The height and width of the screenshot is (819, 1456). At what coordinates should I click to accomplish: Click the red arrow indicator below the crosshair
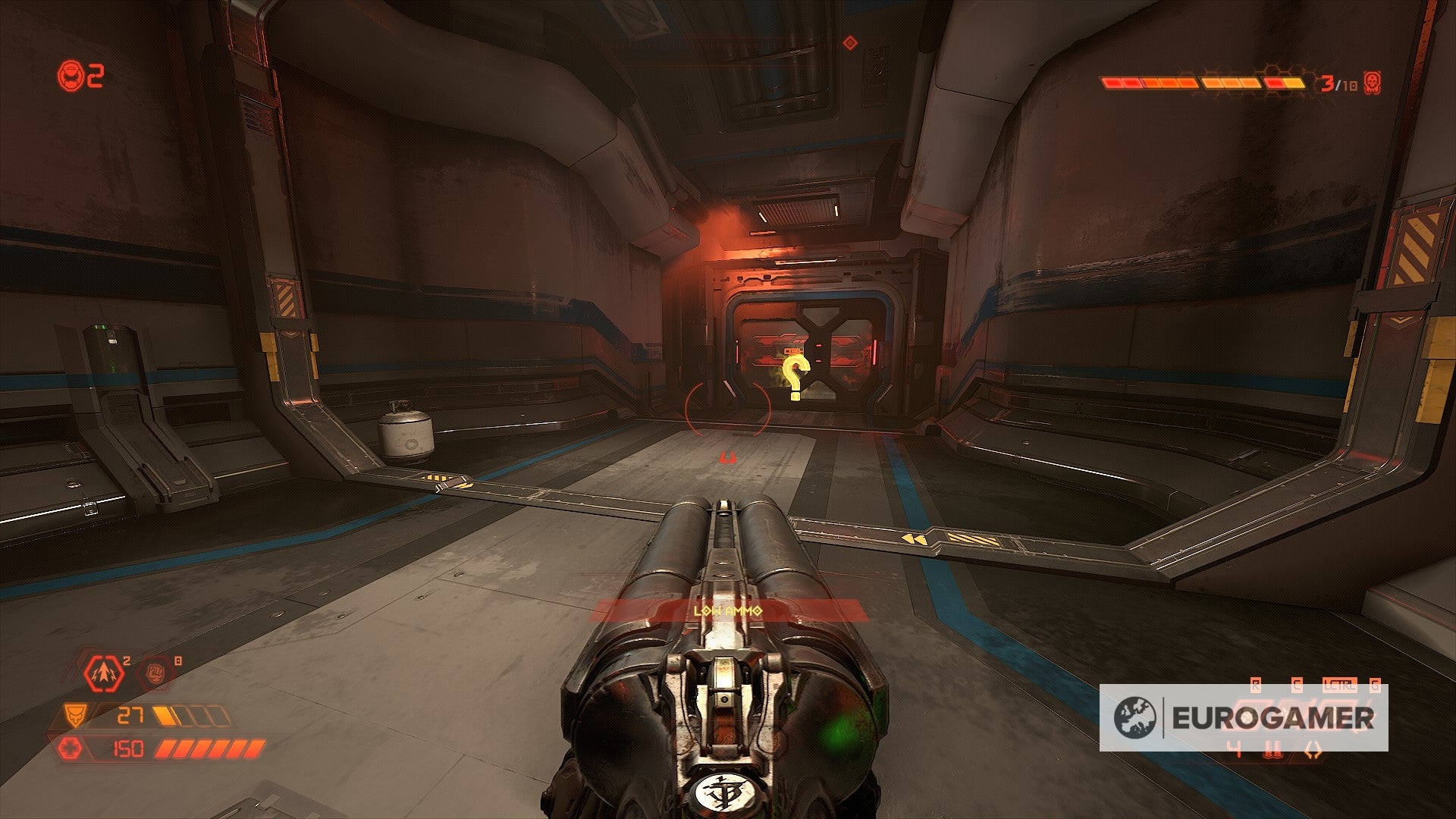pos(730,457)
